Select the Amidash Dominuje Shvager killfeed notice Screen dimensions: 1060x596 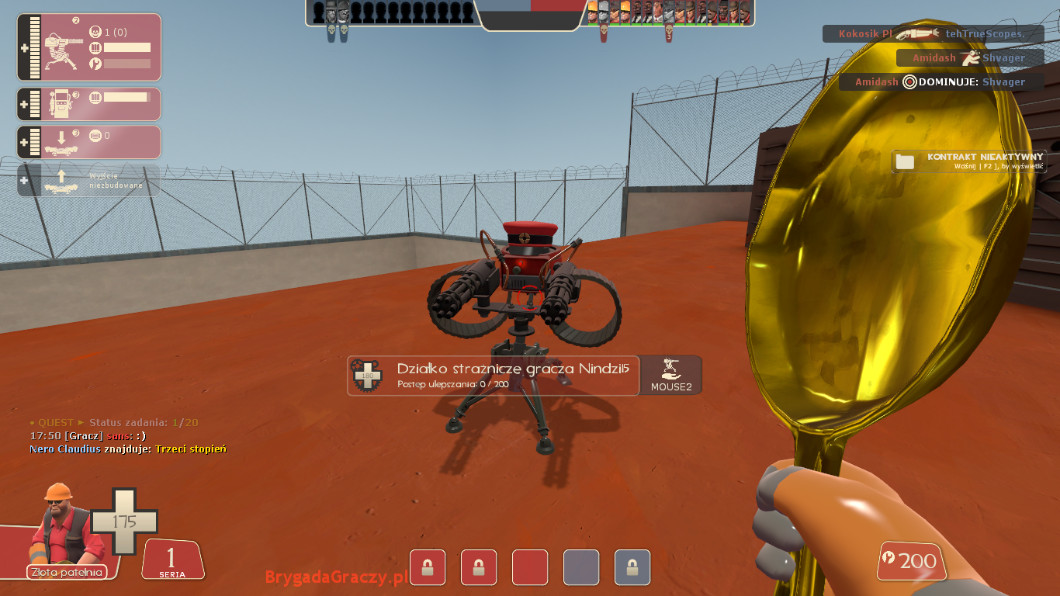click(x=939, y=82)
